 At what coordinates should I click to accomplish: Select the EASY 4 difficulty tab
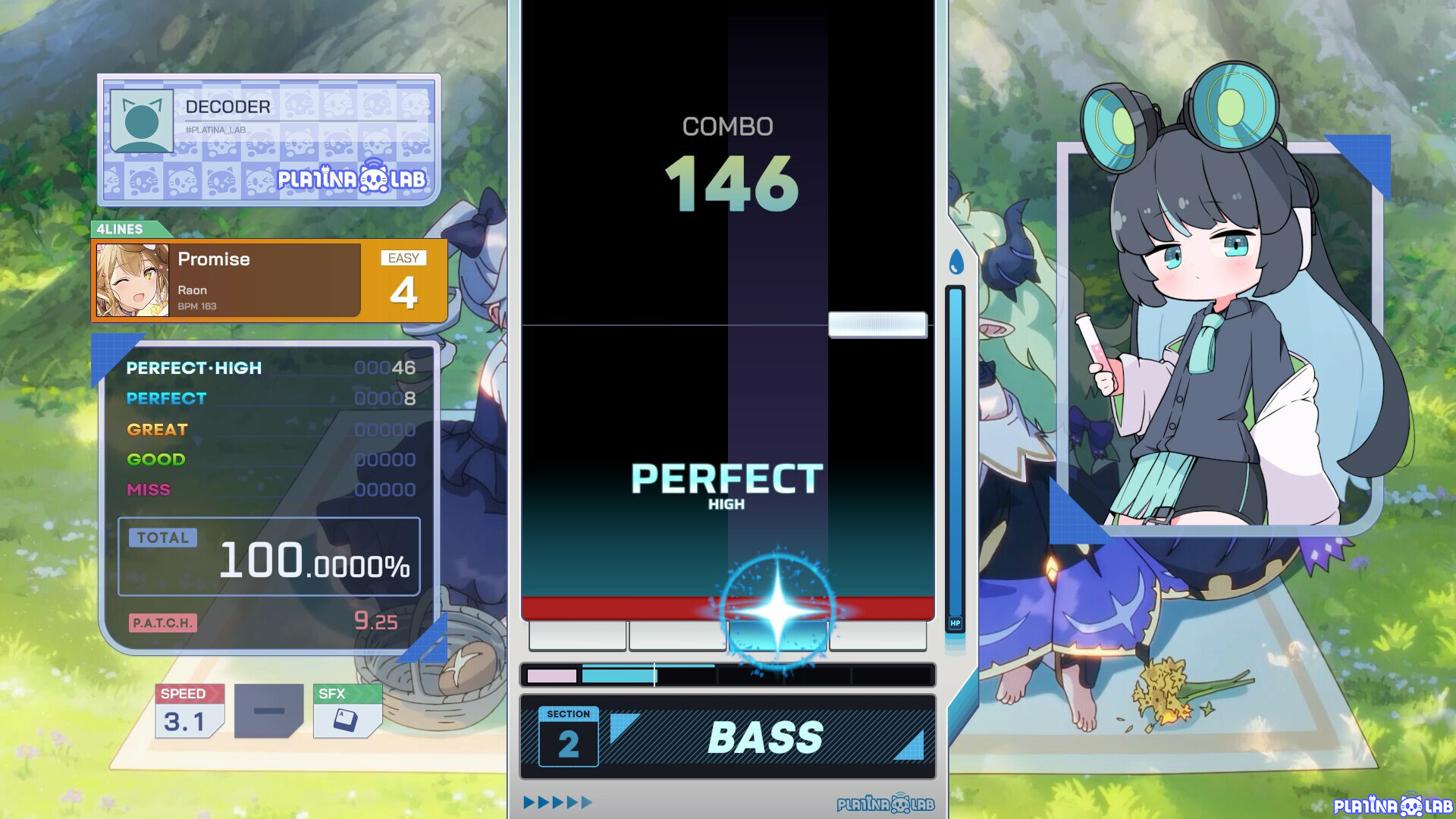404,280
